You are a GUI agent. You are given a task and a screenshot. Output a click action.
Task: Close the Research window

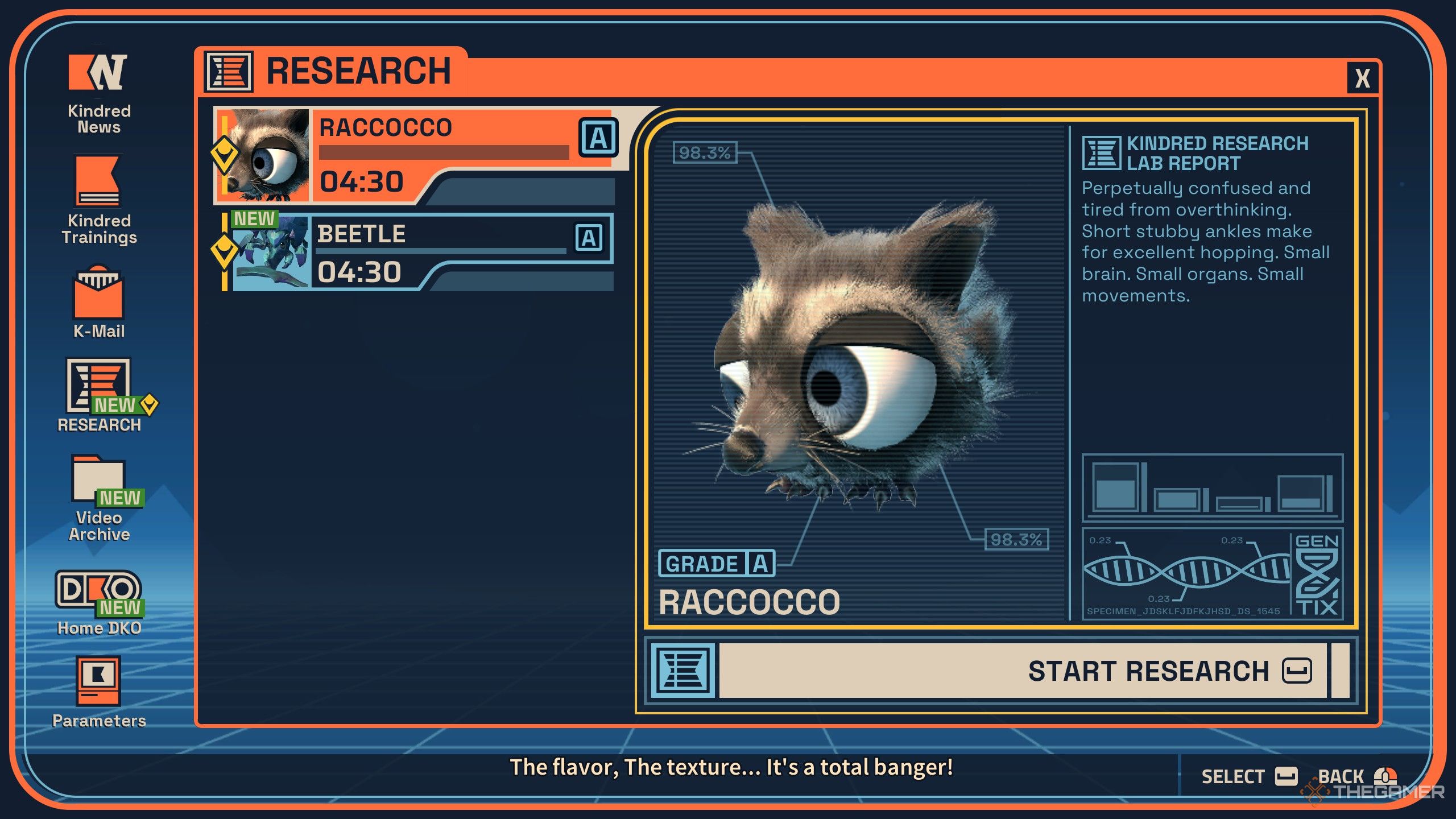coord(1363,78)
